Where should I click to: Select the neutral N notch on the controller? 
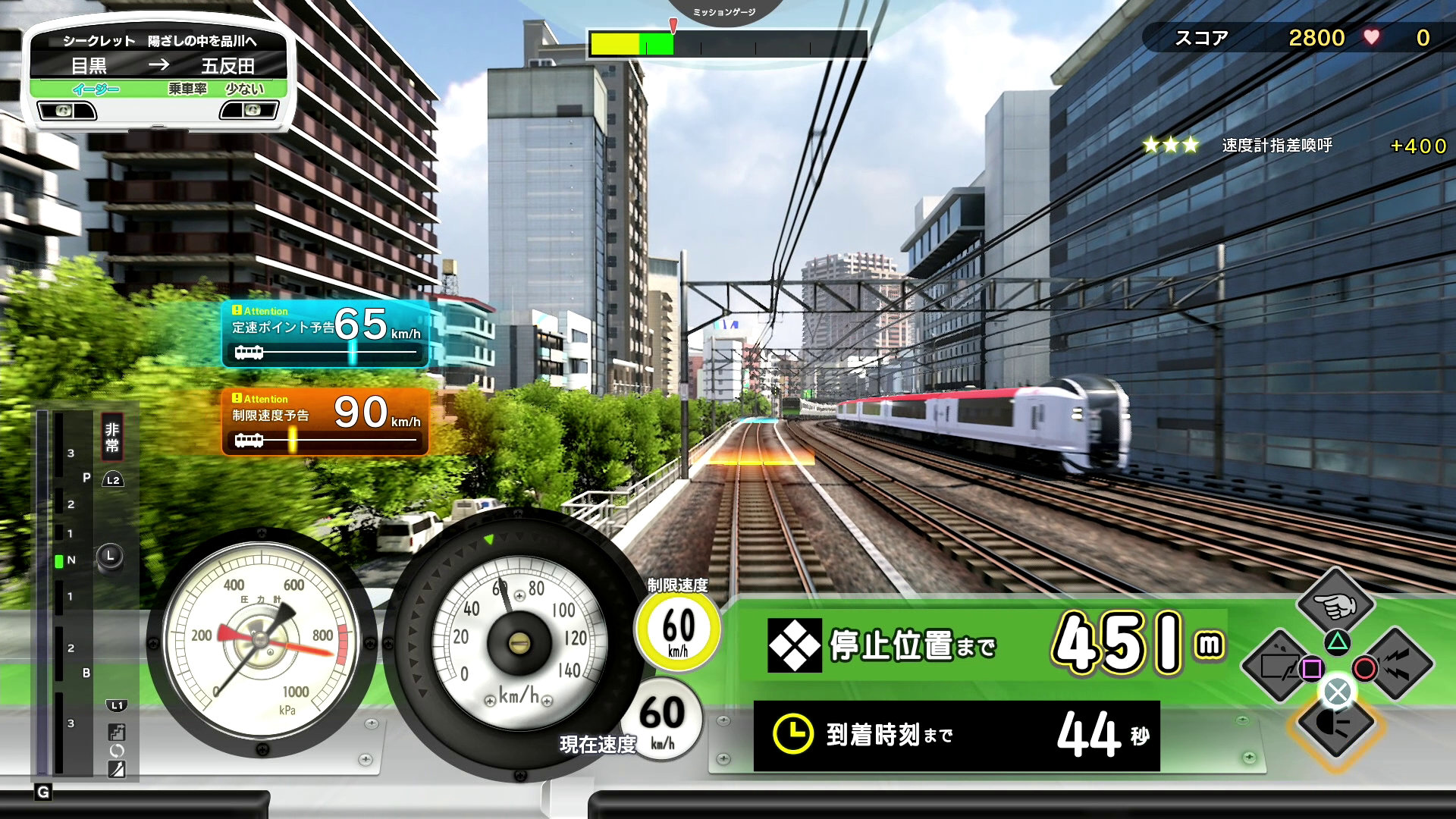pyautogui.click(x=71, y=560)
